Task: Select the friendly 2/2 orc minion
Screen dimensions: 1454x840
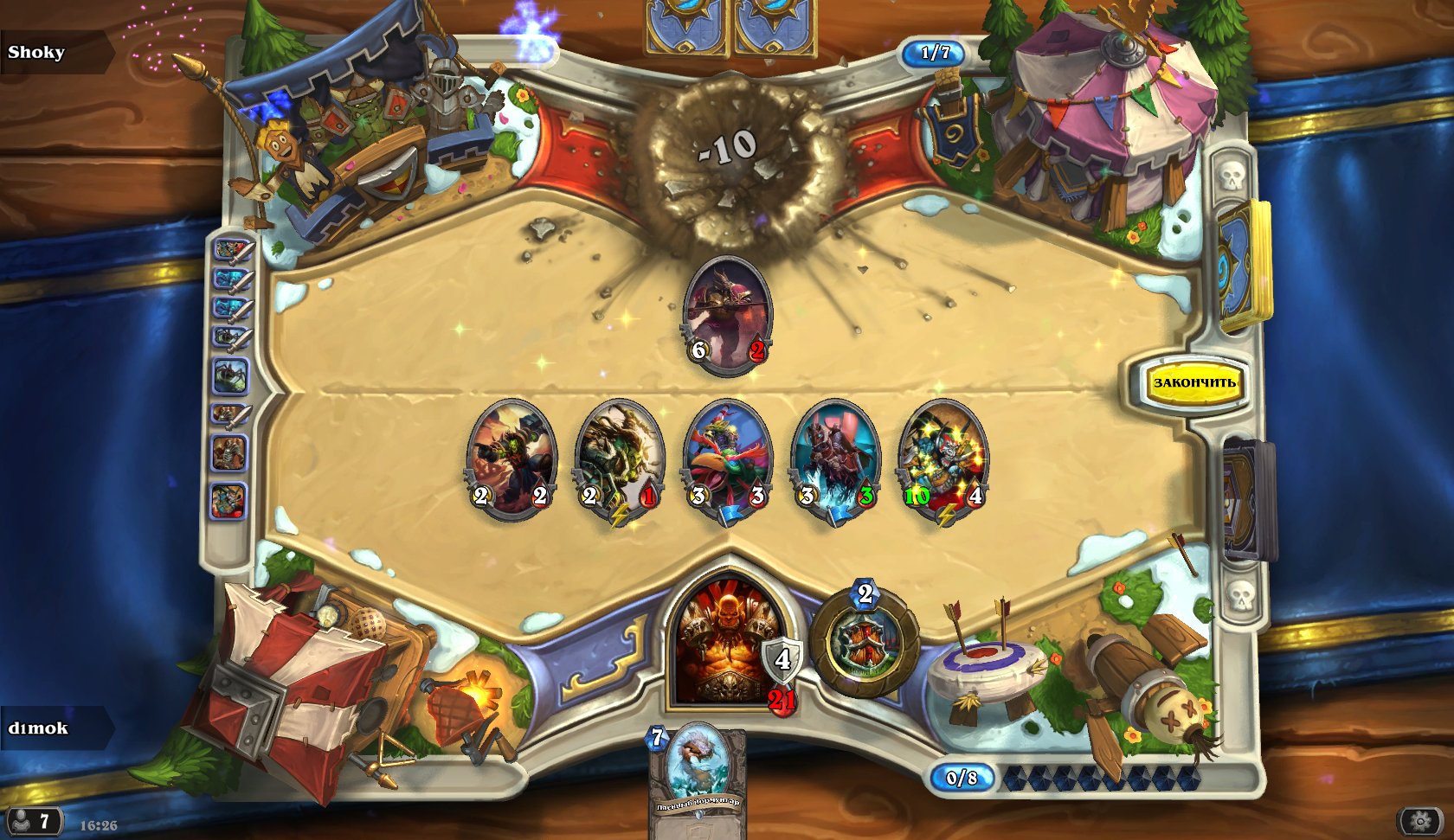Action: [511, 459]
